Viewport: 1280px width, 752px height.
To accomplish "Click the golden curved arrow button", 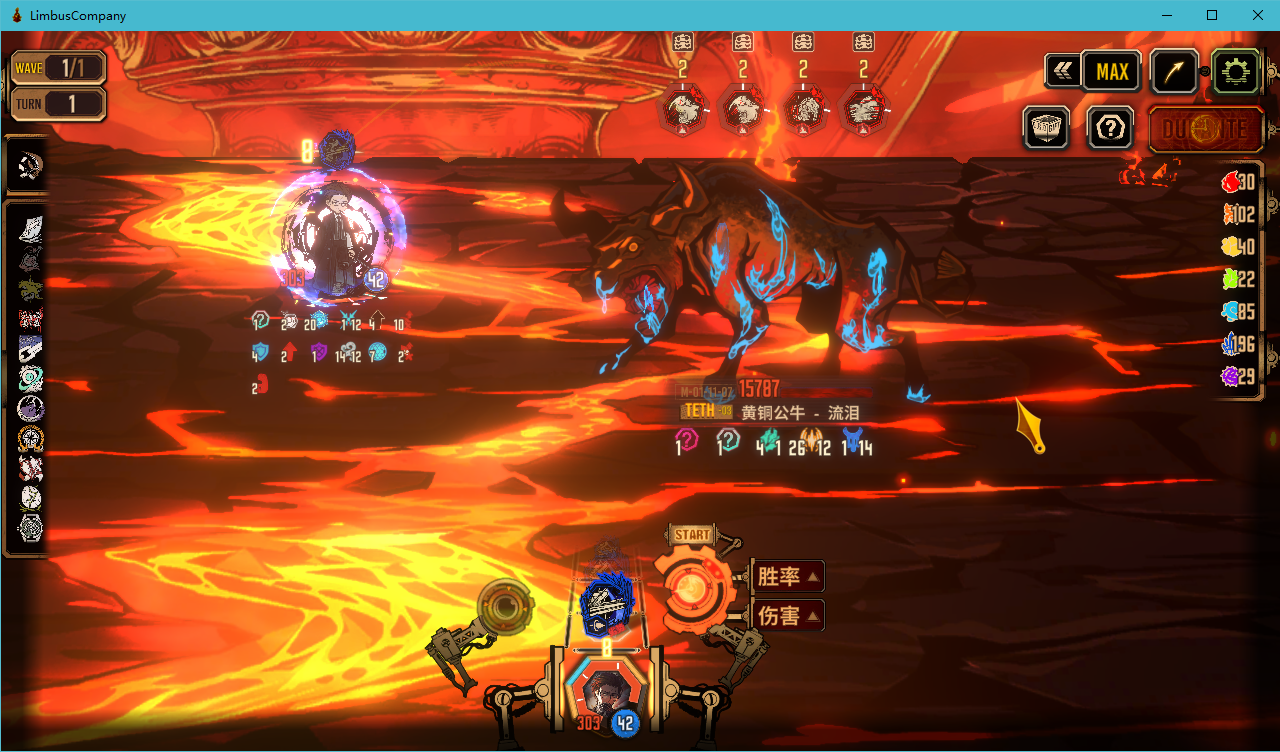I will coord(1174,72).
